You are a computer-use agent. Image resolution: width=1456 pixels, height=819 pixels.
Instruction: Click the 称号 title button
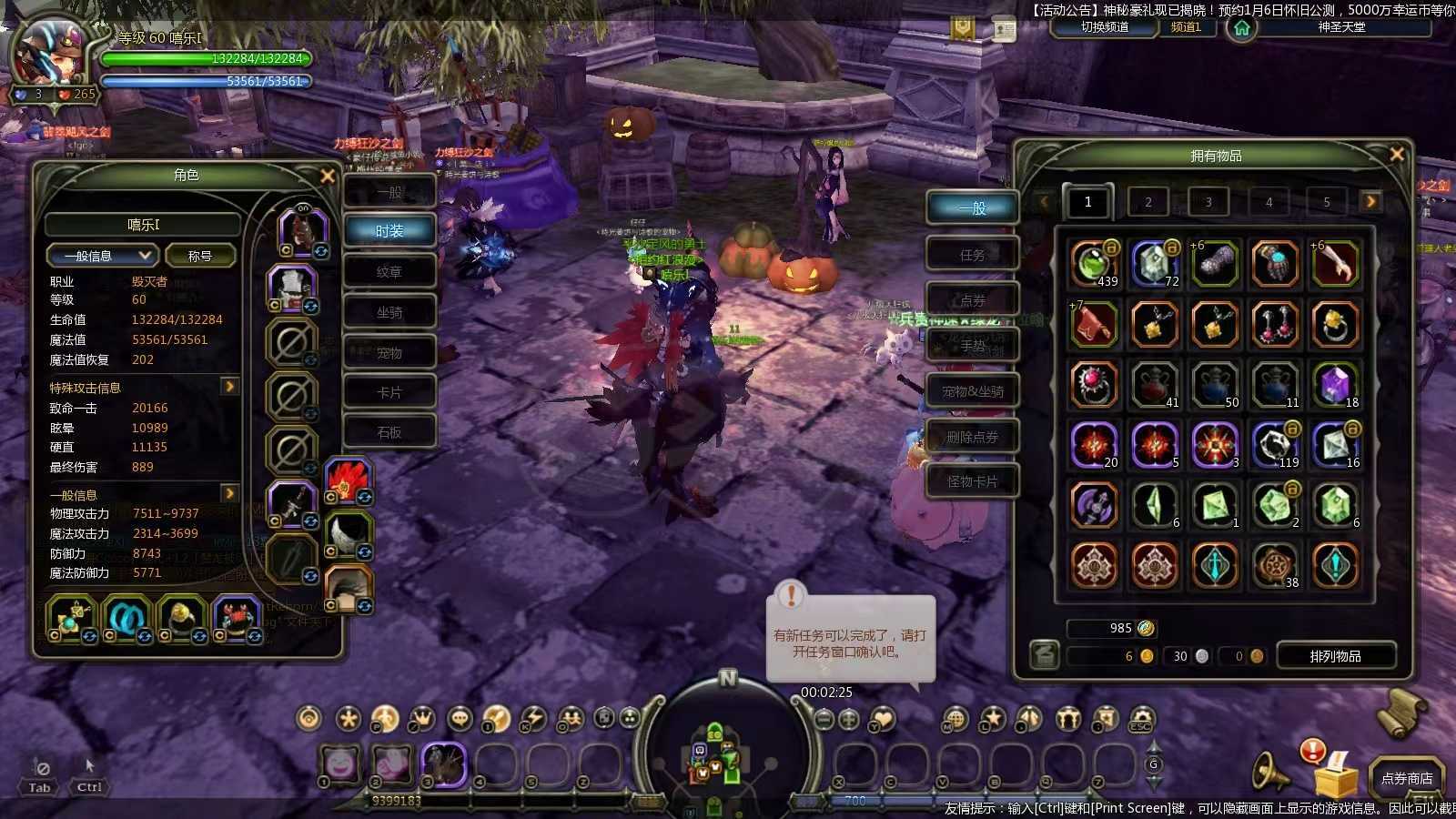point(200,256)
